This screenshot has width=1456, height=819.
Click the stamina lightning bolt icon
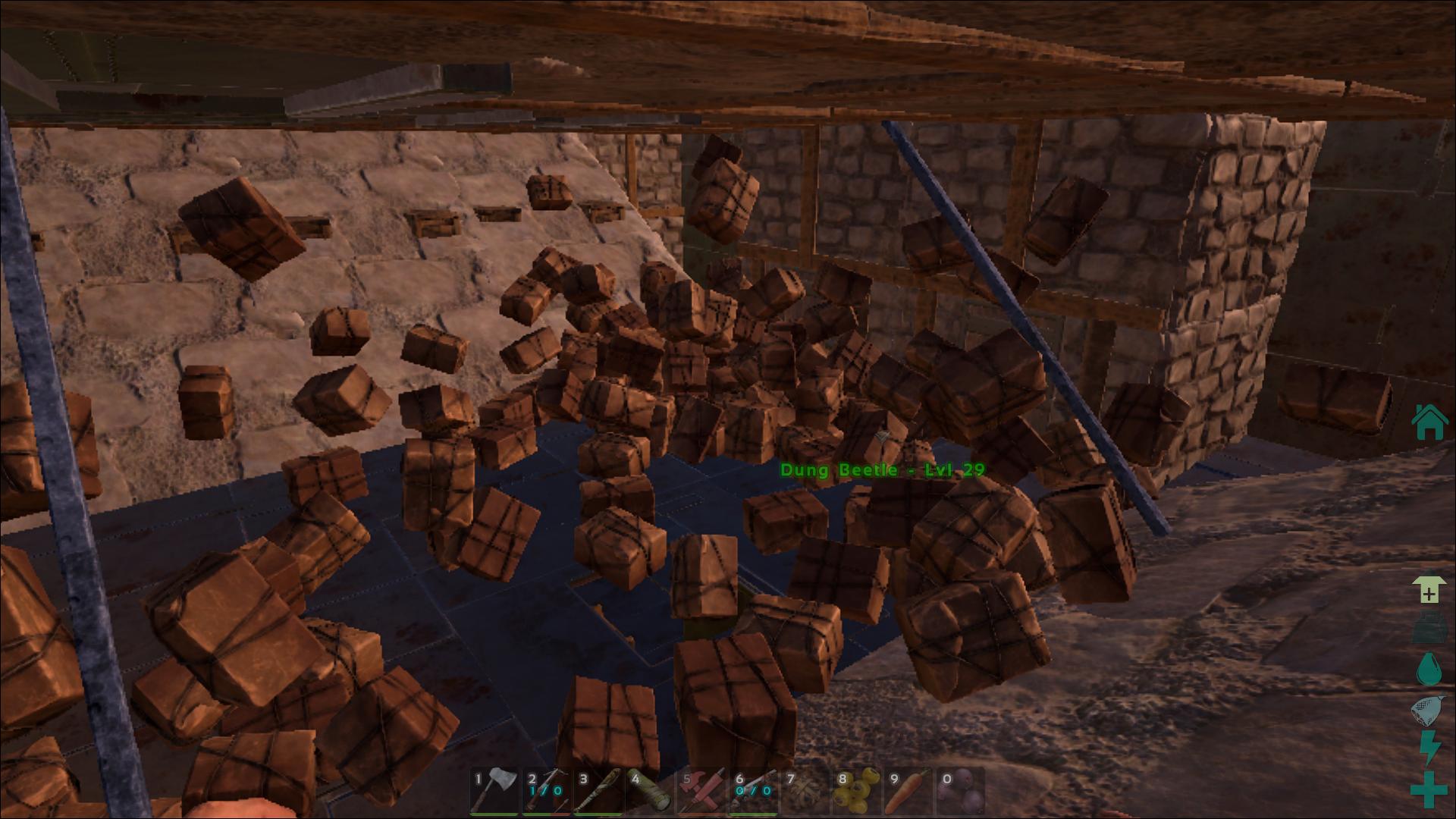click(1429, 748)
